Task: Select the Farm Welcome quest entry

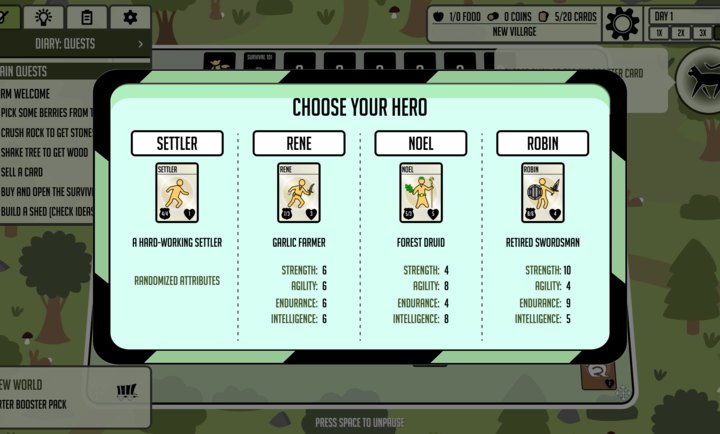Action: [30, 94]
